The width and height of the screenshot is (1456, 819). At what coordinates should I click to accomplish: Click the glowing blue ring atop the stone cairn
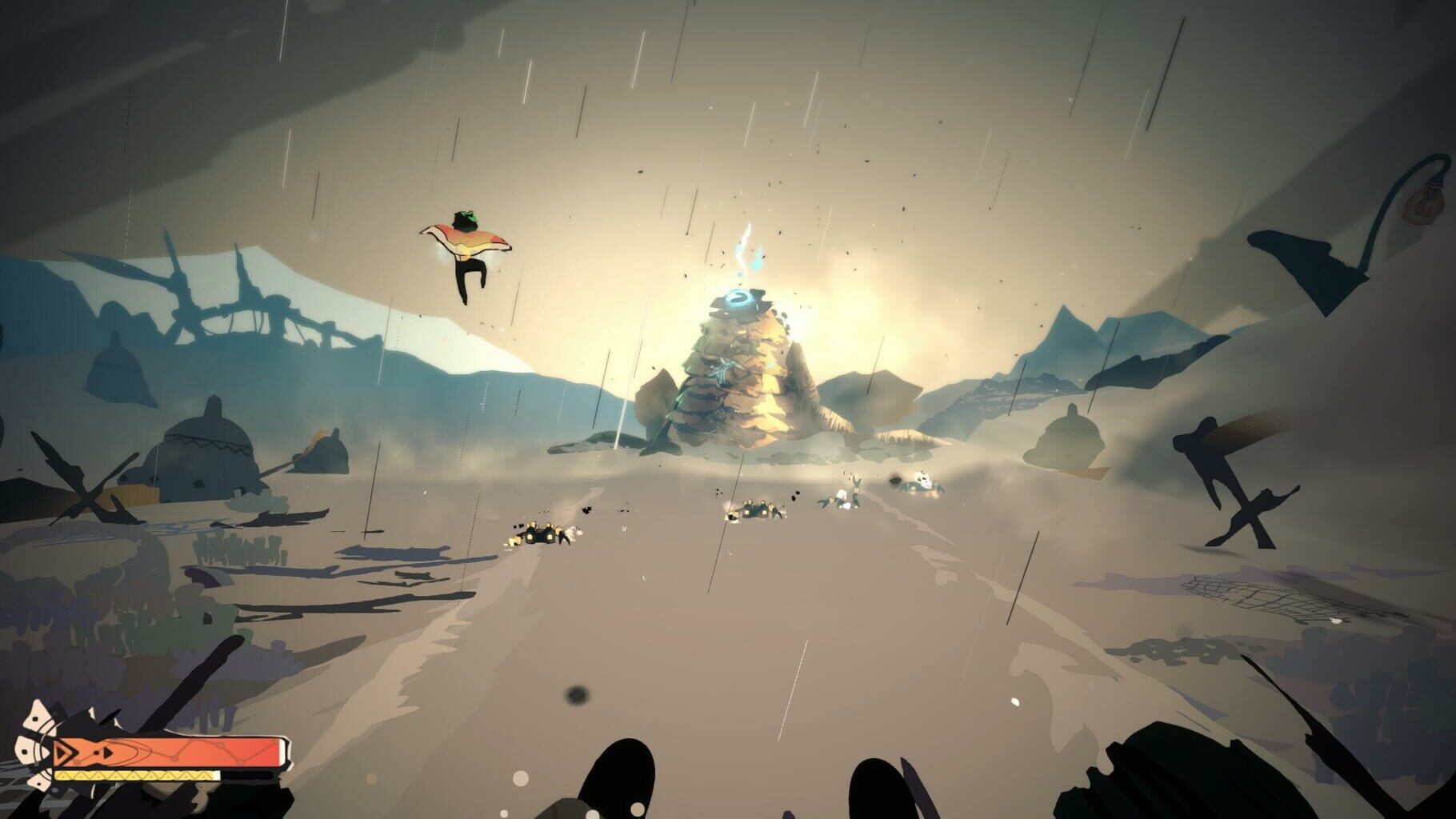pyautogui.click(x=739, y=298)
